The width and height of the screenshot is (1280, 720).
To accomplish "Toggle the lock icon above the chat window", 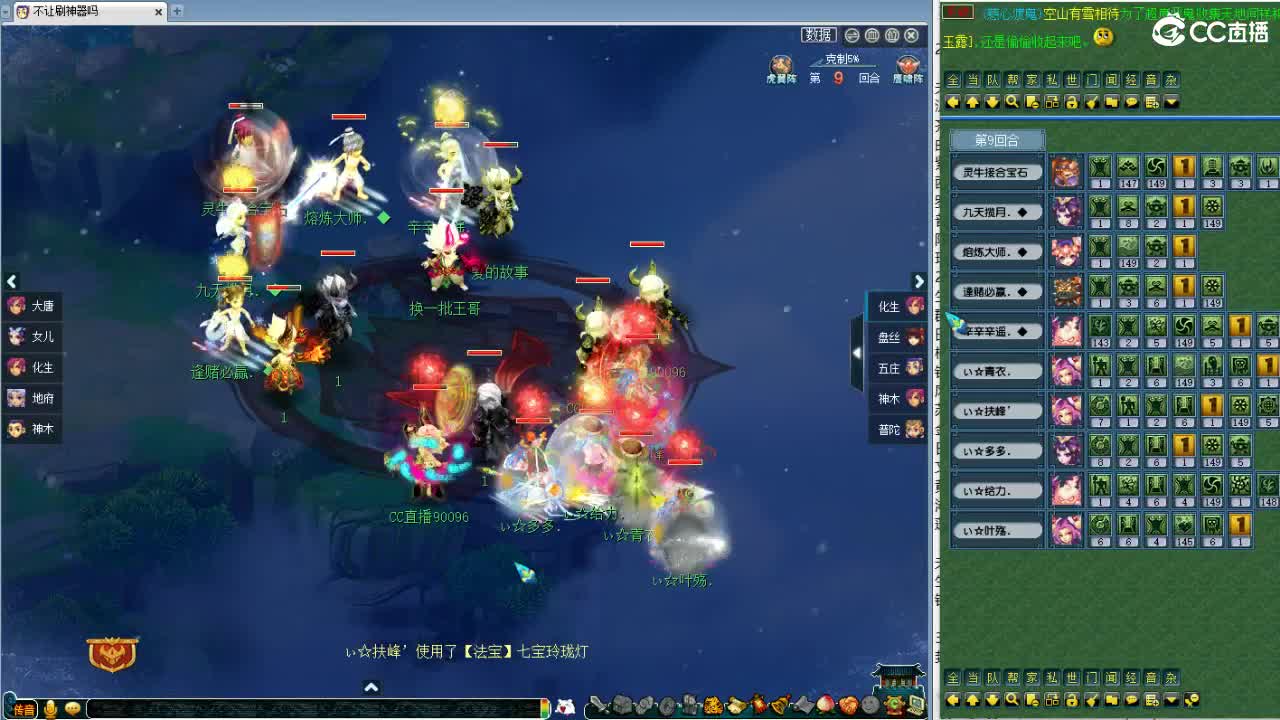I will [x=1072, y=102].
